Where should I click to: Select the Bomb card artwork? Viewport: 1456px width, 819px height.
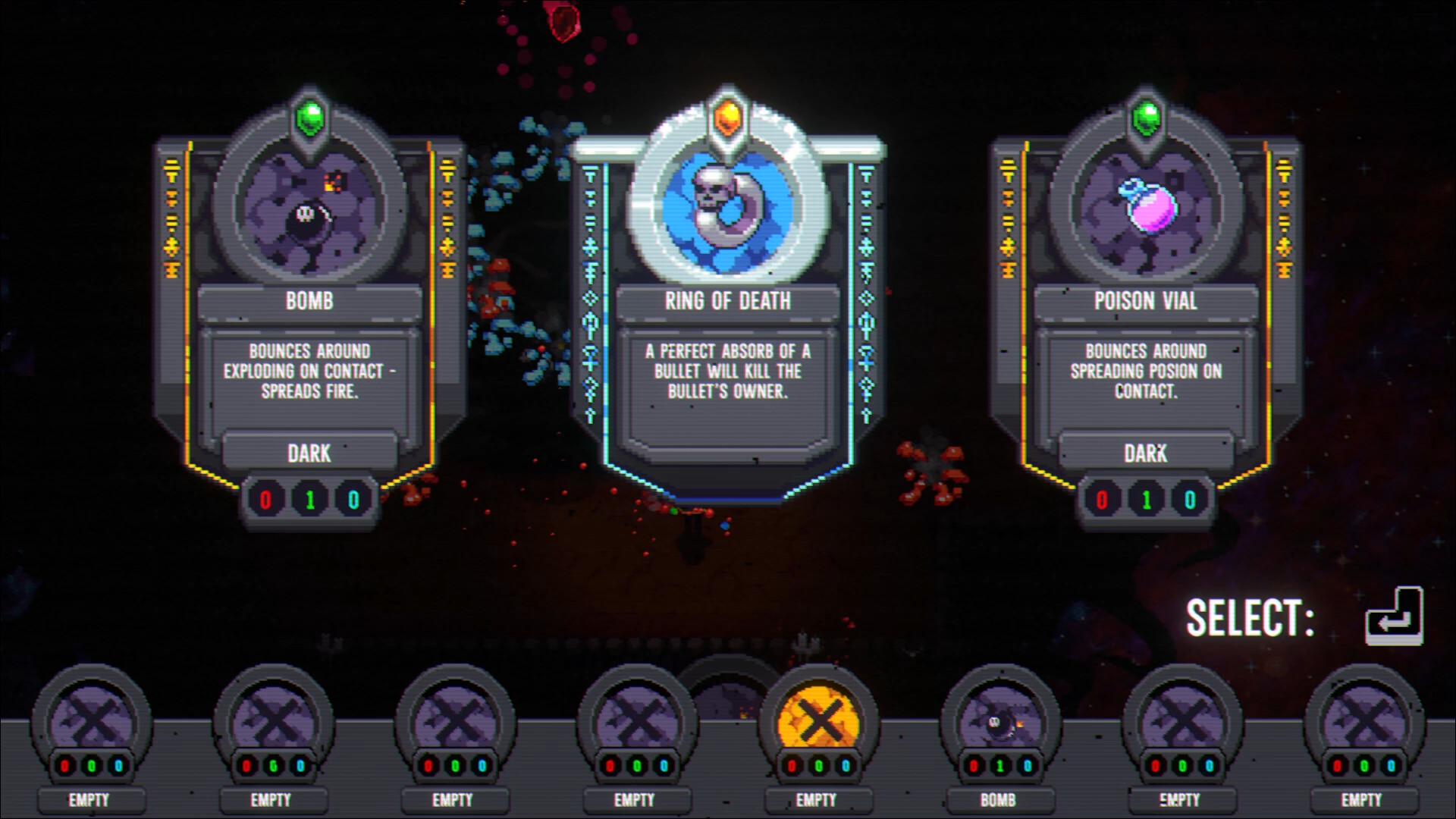coord(307,215)
